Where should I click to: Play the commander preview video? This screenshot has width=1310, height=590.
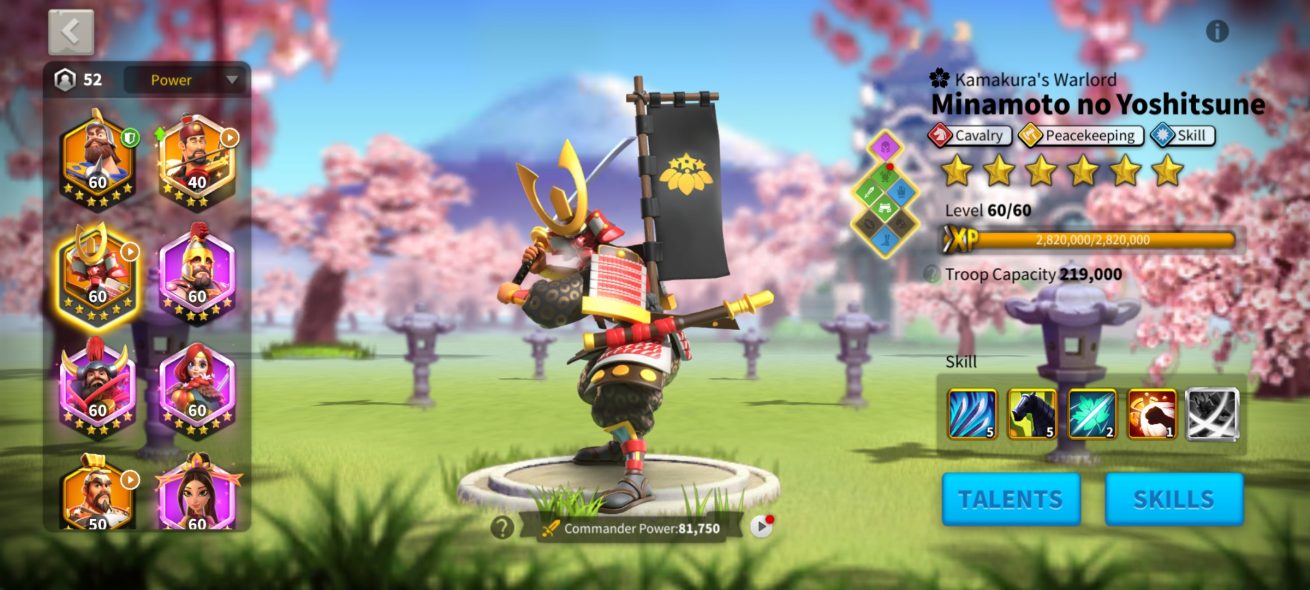click(762, 526)
